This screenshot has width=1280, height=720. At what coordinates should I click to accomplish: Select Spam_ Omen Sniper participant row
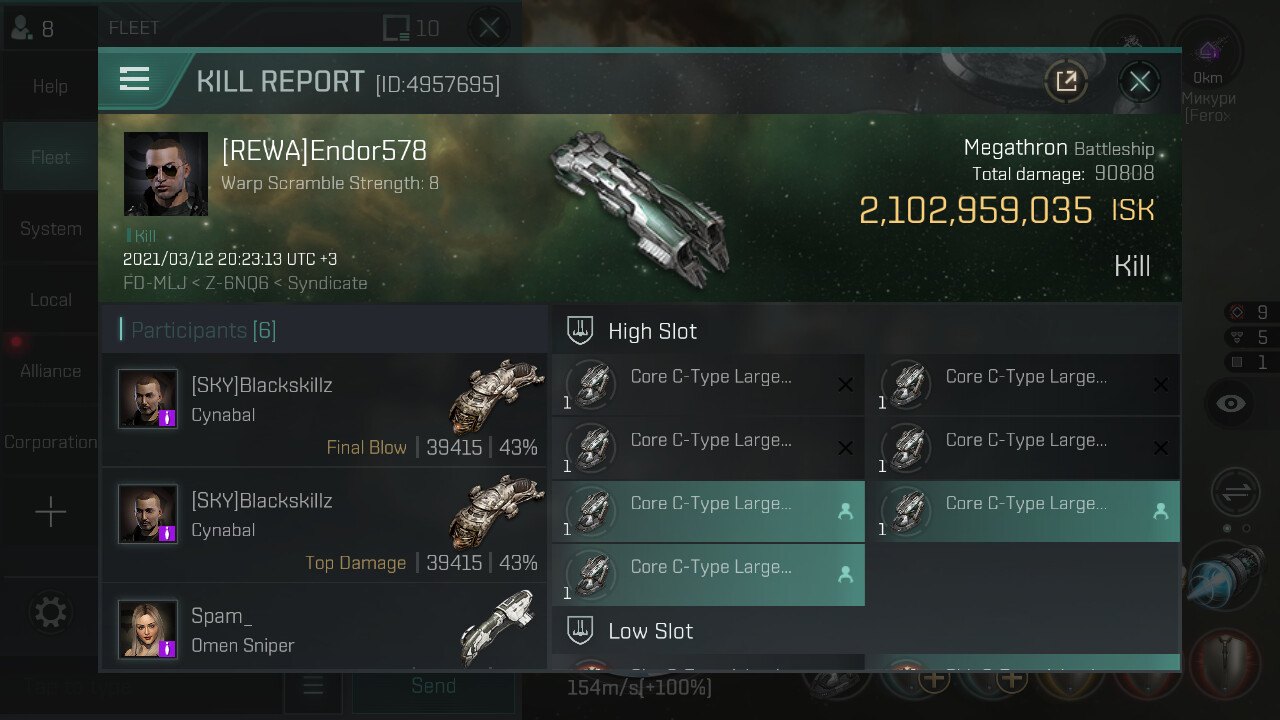tap(324, 627)
